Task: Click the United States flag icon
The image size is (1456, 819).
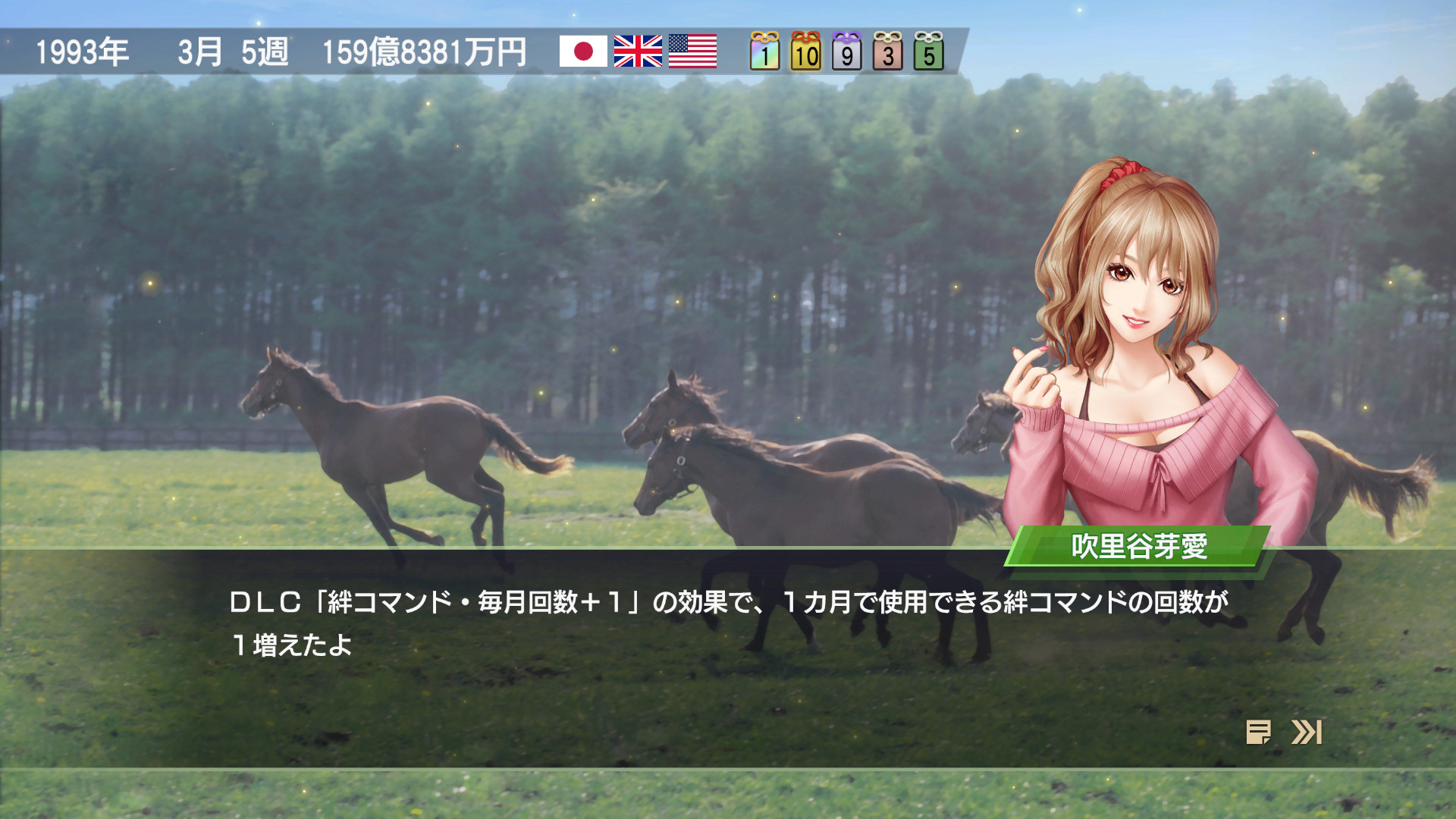Action: tap(693, 52)
